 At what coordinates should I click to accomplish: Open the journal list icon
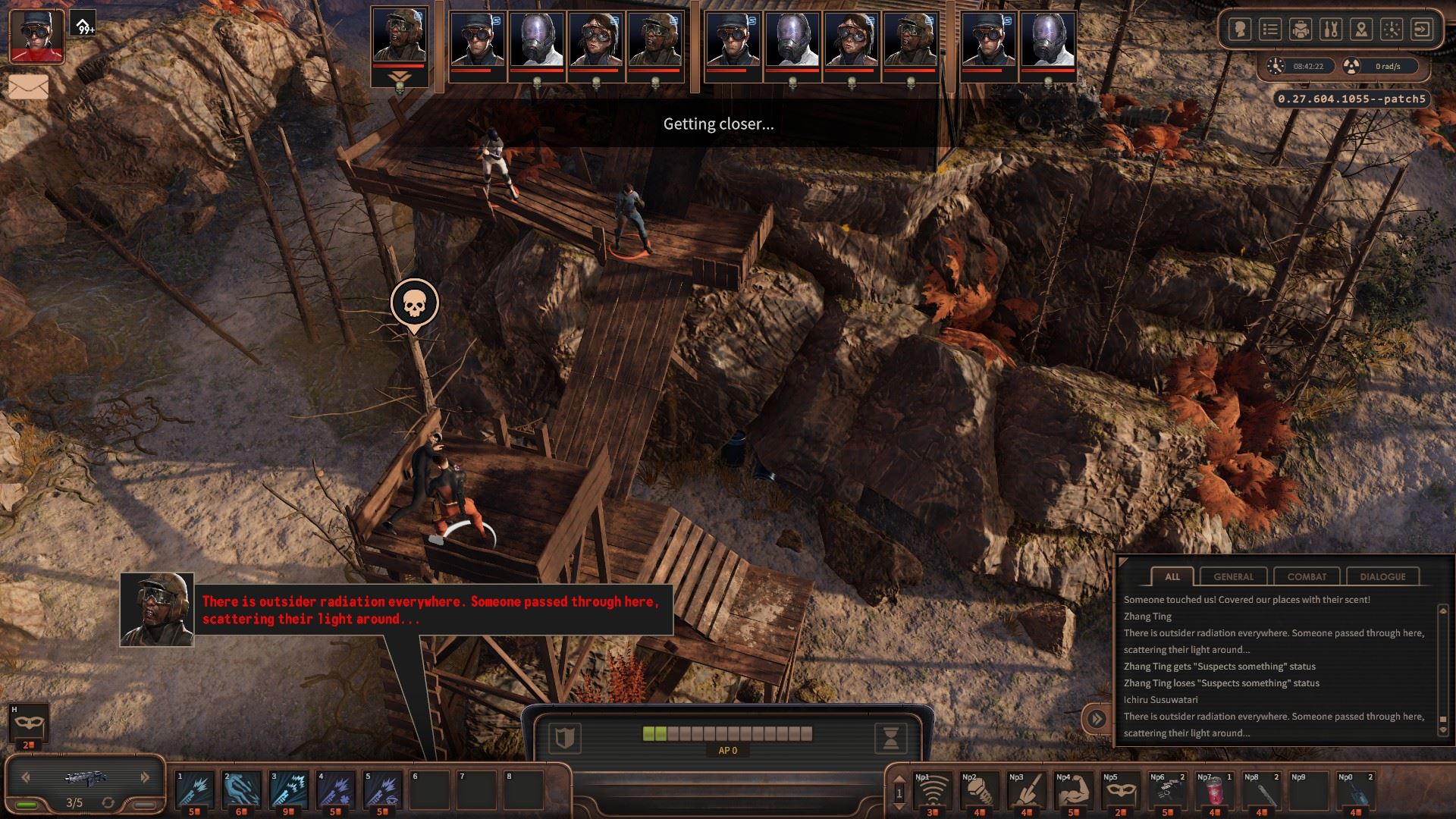1270,30
